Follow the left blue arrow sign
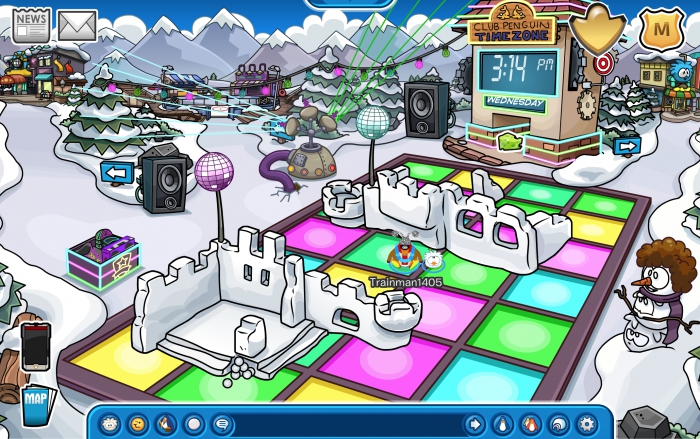Image resolution: width=700 pixels, height=439 pixels. [x=117, y=172]
